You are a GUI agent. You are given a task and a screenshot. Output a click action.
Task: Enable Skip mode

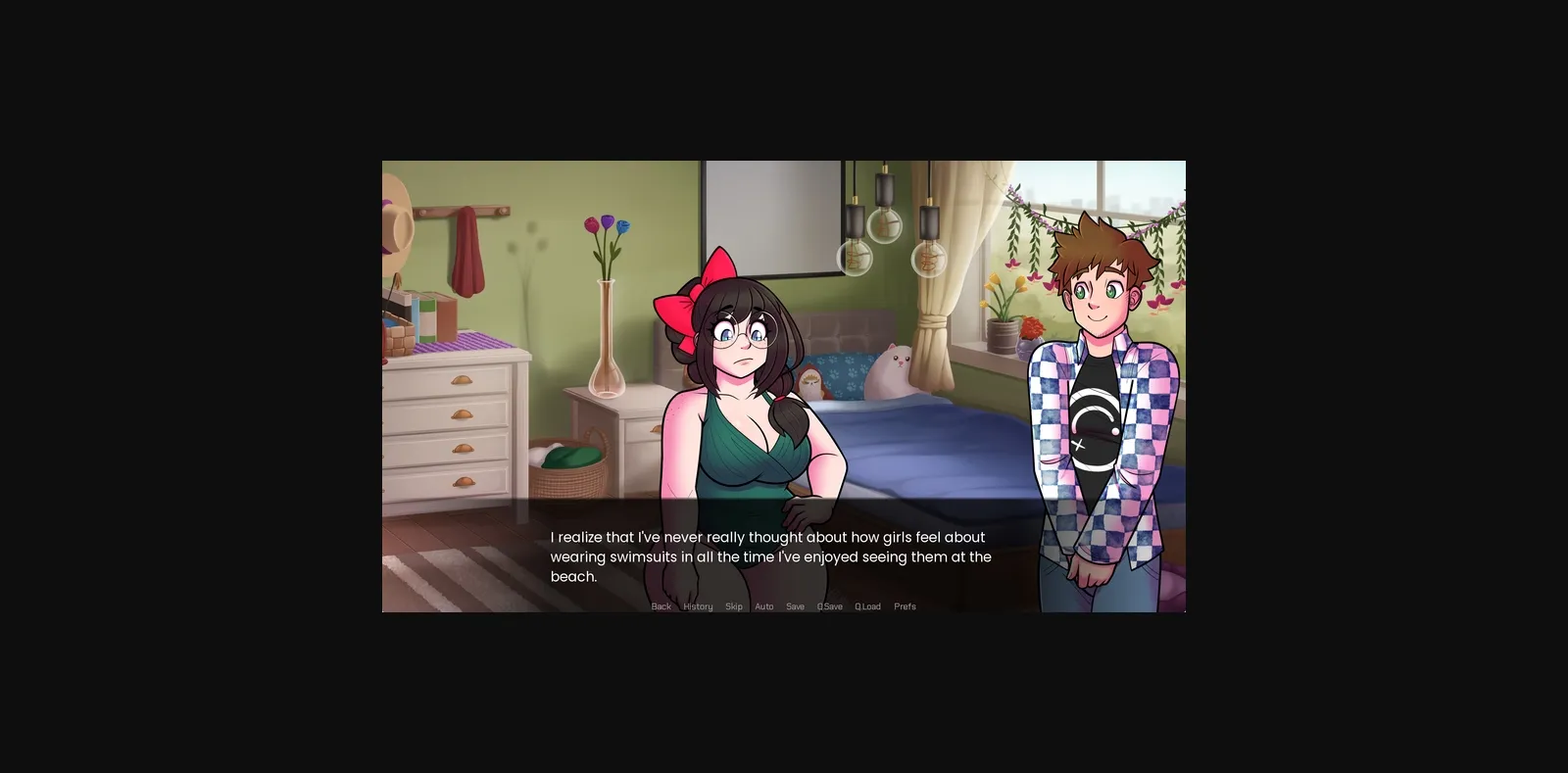pyautogui.click(x=732, y=605)
